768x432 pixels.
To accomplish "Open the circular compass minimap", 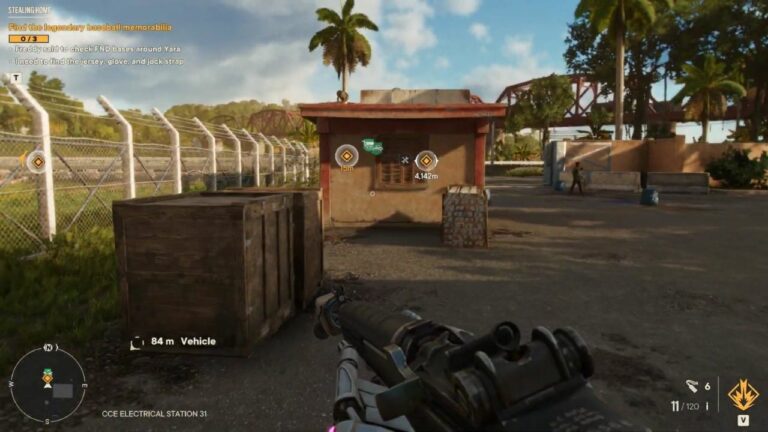I will tap(47, 383).
